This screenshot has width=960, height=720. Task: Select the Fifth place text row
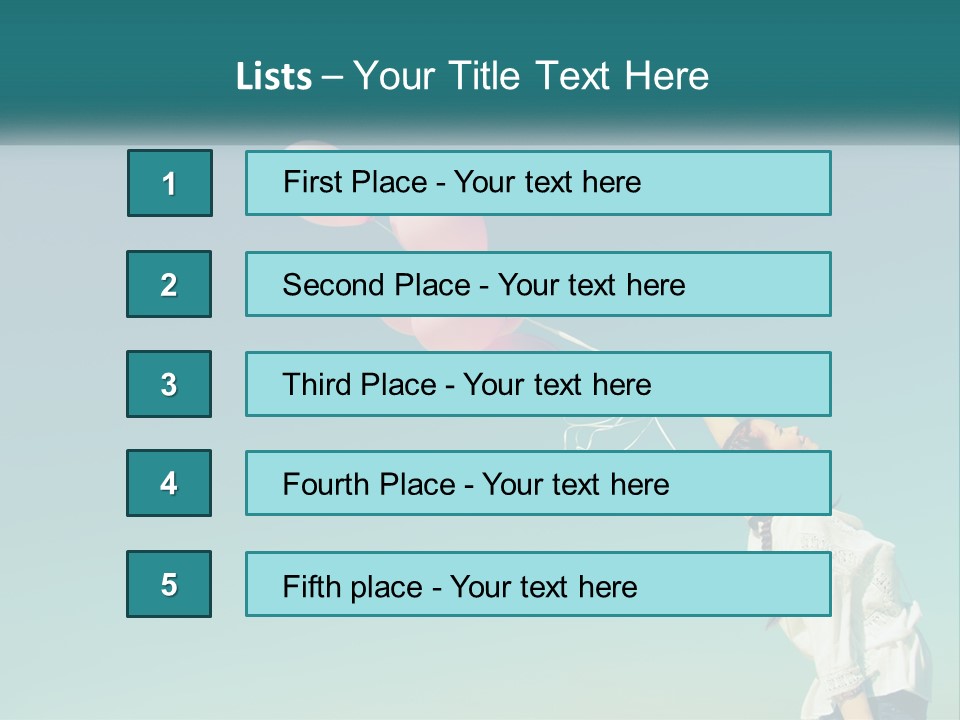point(538,584)
